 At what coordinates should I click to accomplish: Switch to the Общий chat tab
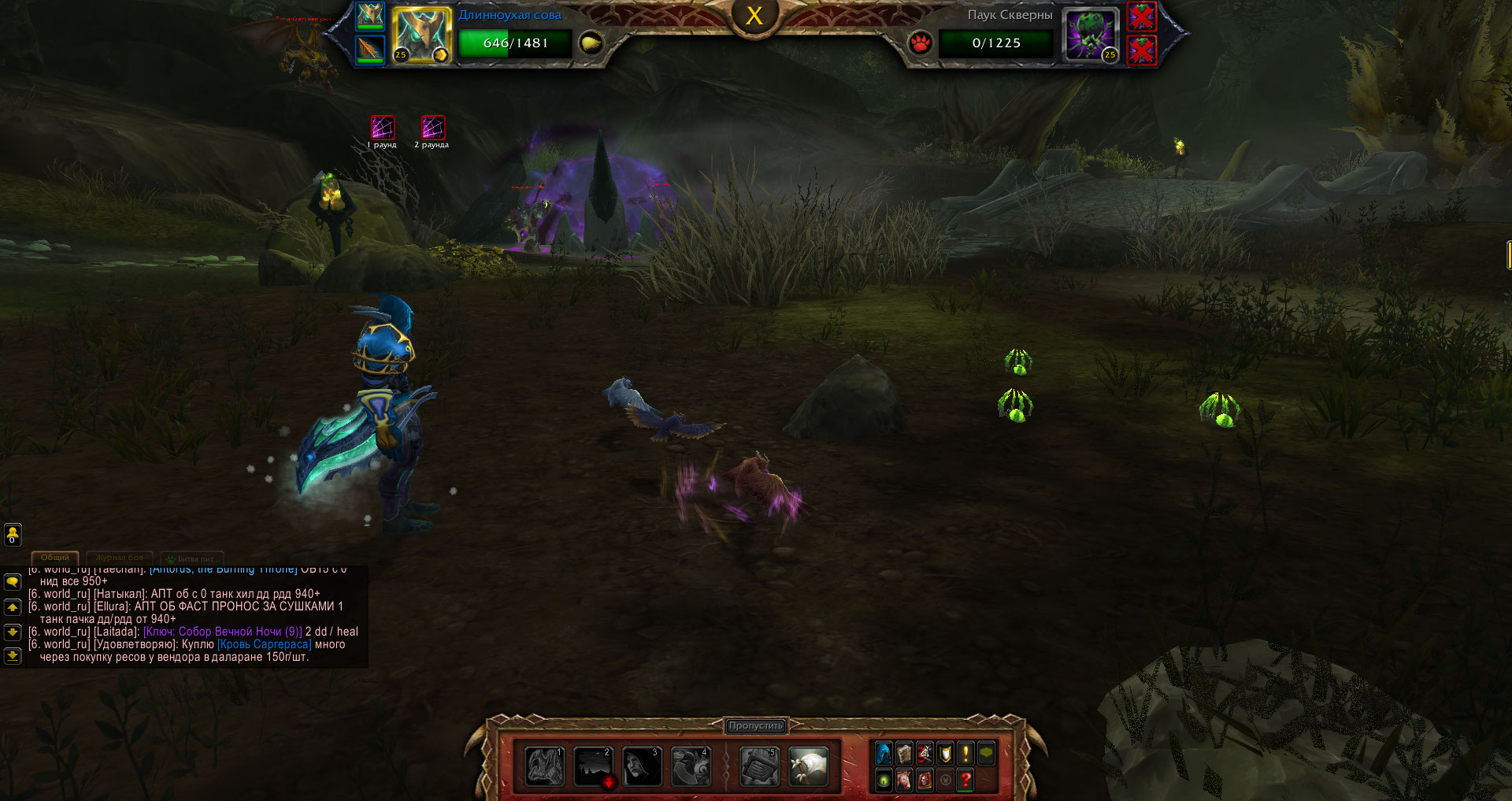pyautogui.click(x=55, y=558)
